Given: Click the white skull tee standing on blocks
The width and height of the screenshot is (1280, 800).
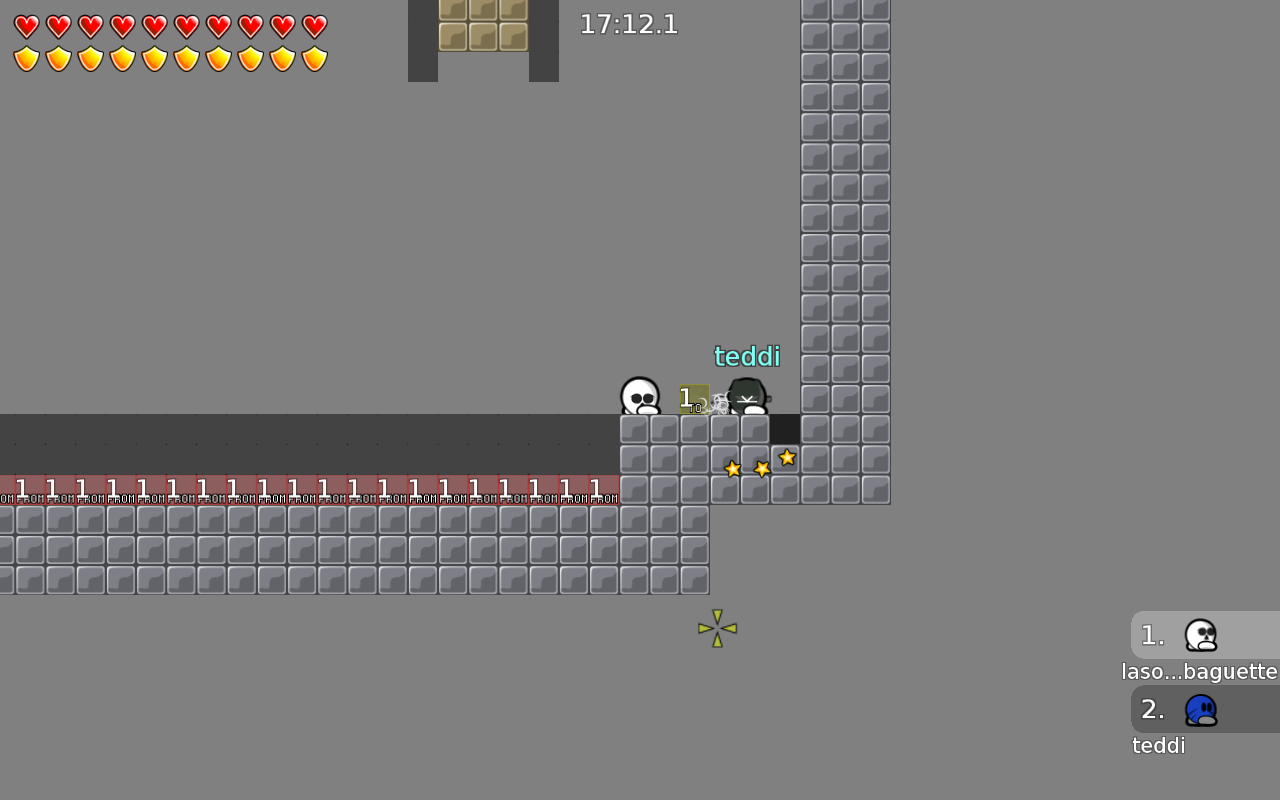Looking at the screenshot, I should point(639,397).
